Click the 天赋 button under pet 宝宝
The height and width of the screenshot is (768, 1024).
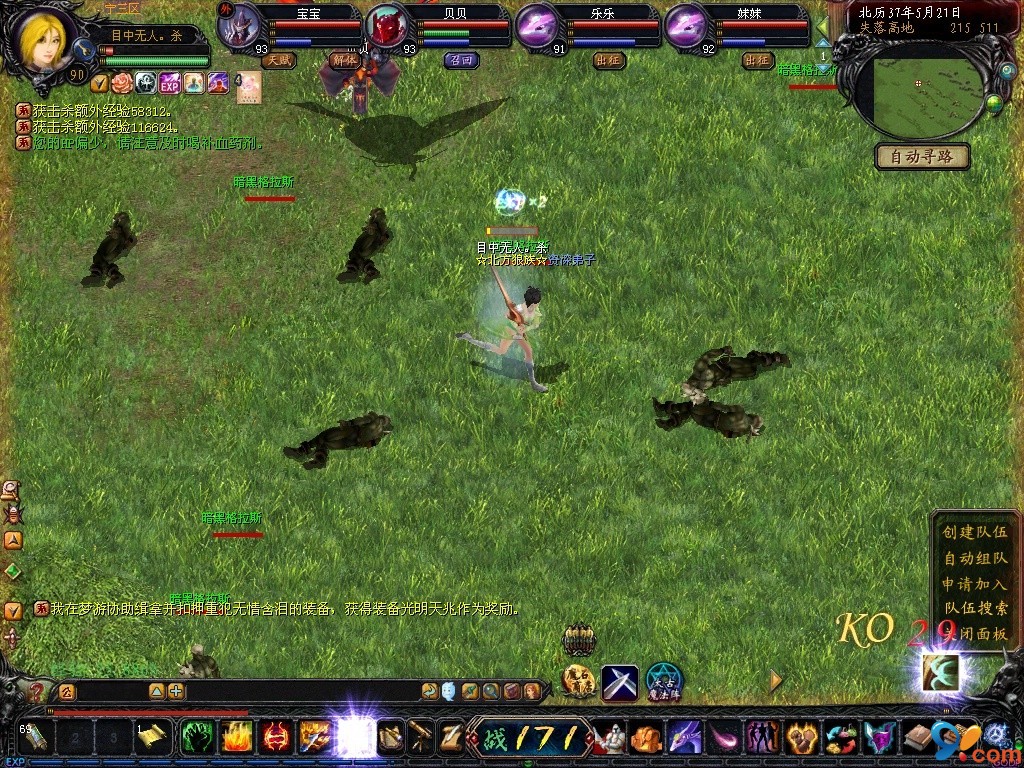coord(279,60)
